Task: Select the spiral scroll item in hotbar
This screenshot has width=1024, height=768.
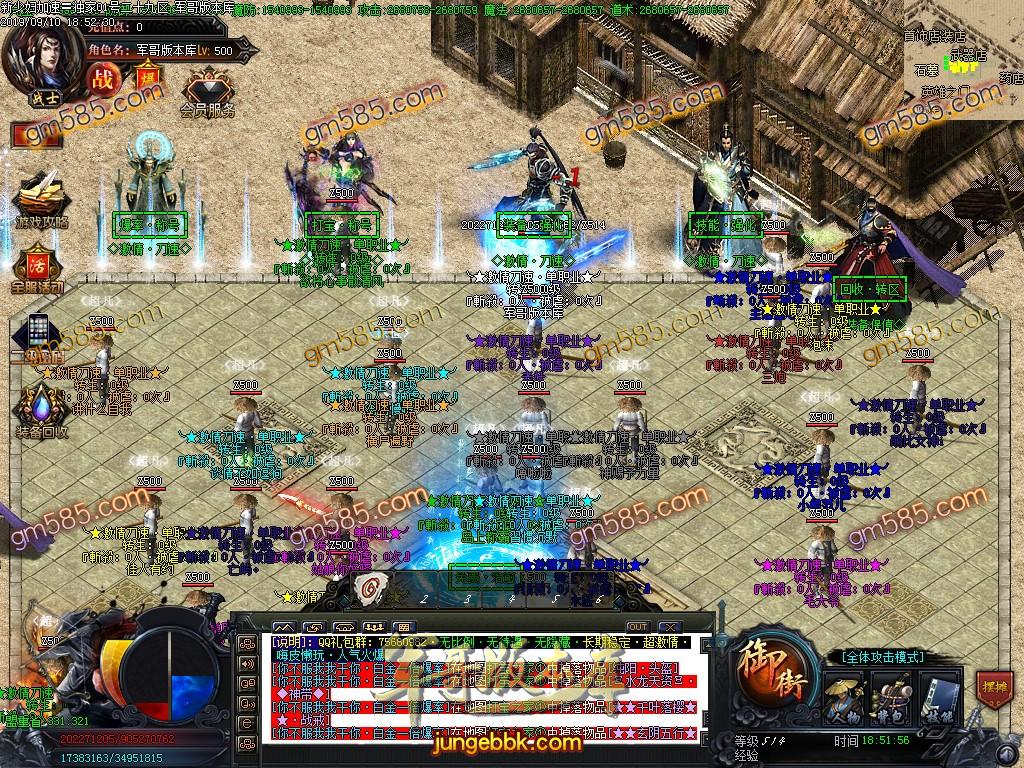Action: [x=371, y=587]
